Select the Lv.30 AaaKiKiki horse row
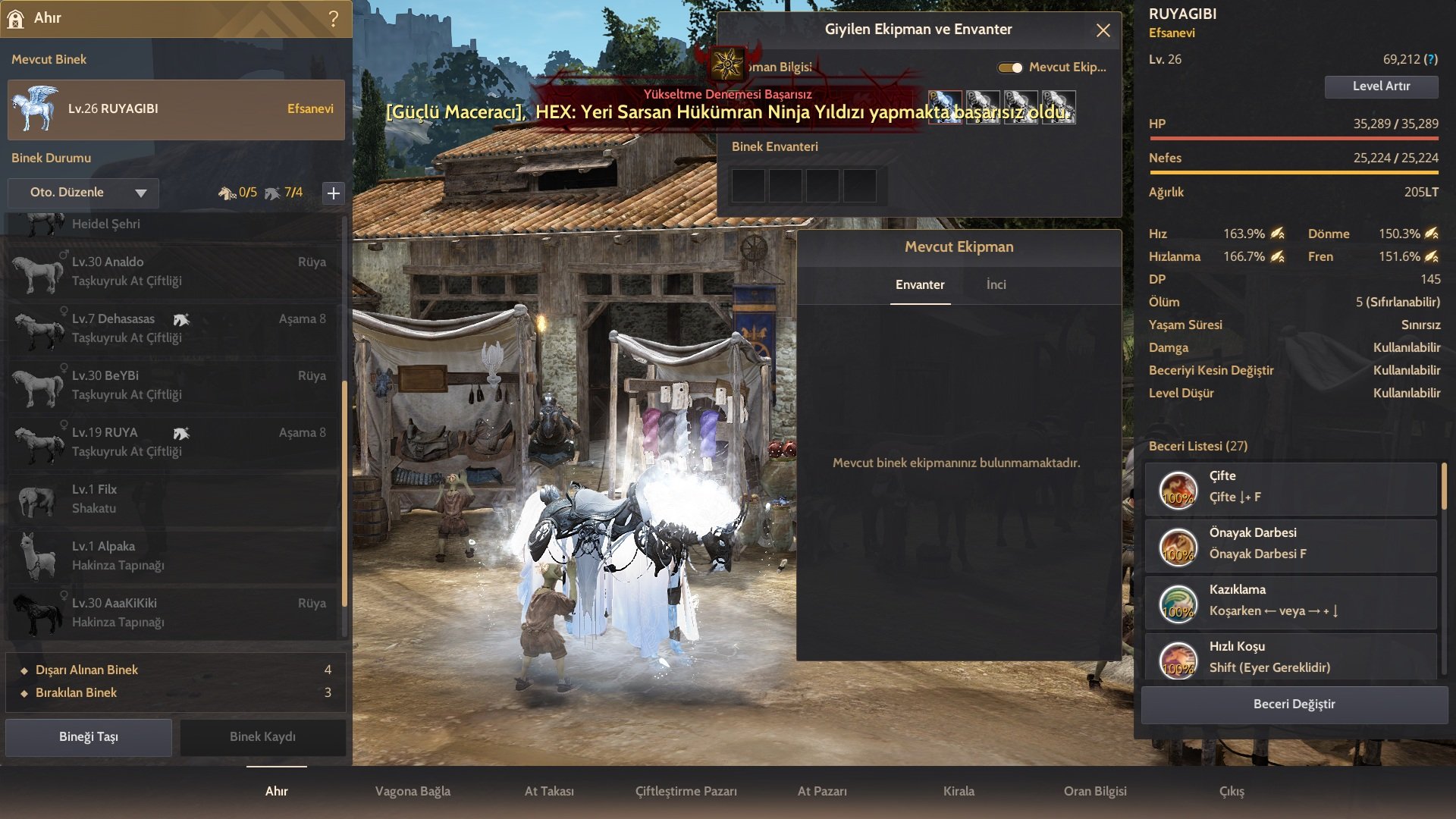 [174, 613]
